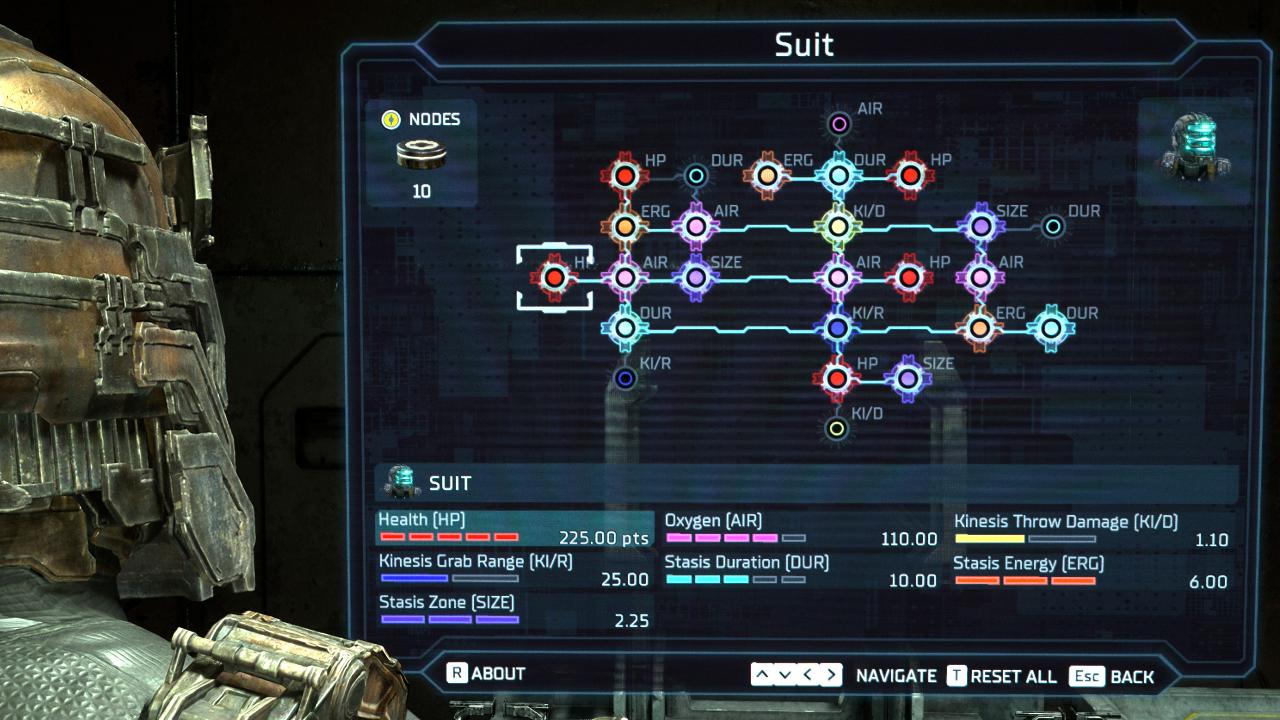Pick the locked KI/D node
The height and width of the screenshot is (720, 1280).
click(838, 429)
